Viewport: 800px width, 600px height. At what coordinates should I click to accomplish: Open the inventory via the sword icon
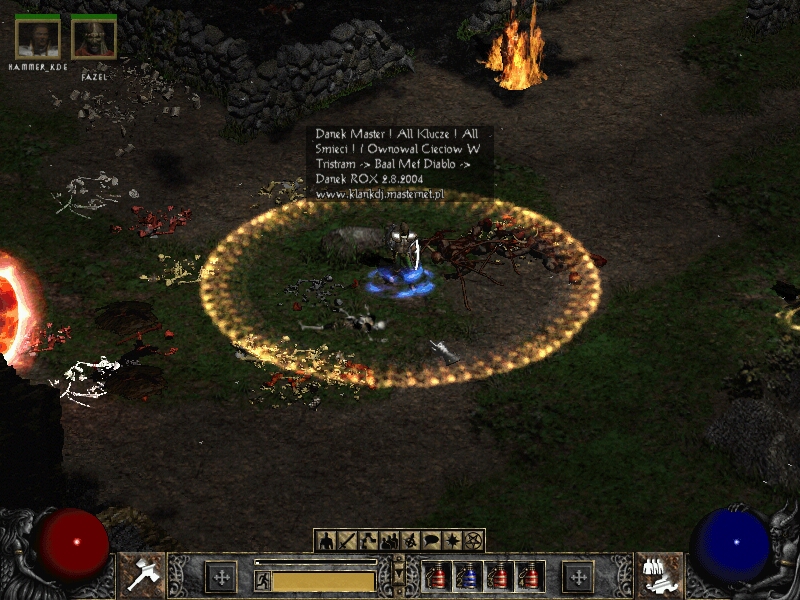[x=347, y=541]
